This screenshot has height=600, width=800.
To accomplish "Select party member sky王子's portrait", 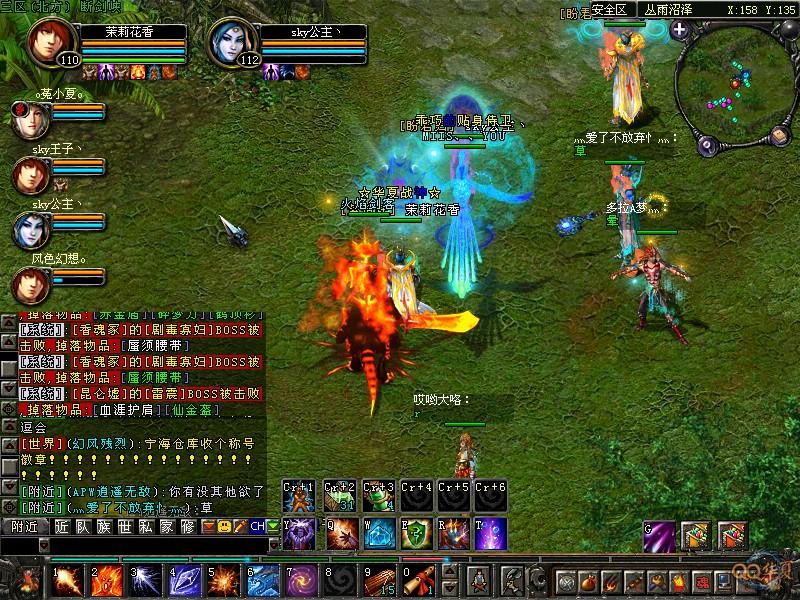I will tap(30, 175).
